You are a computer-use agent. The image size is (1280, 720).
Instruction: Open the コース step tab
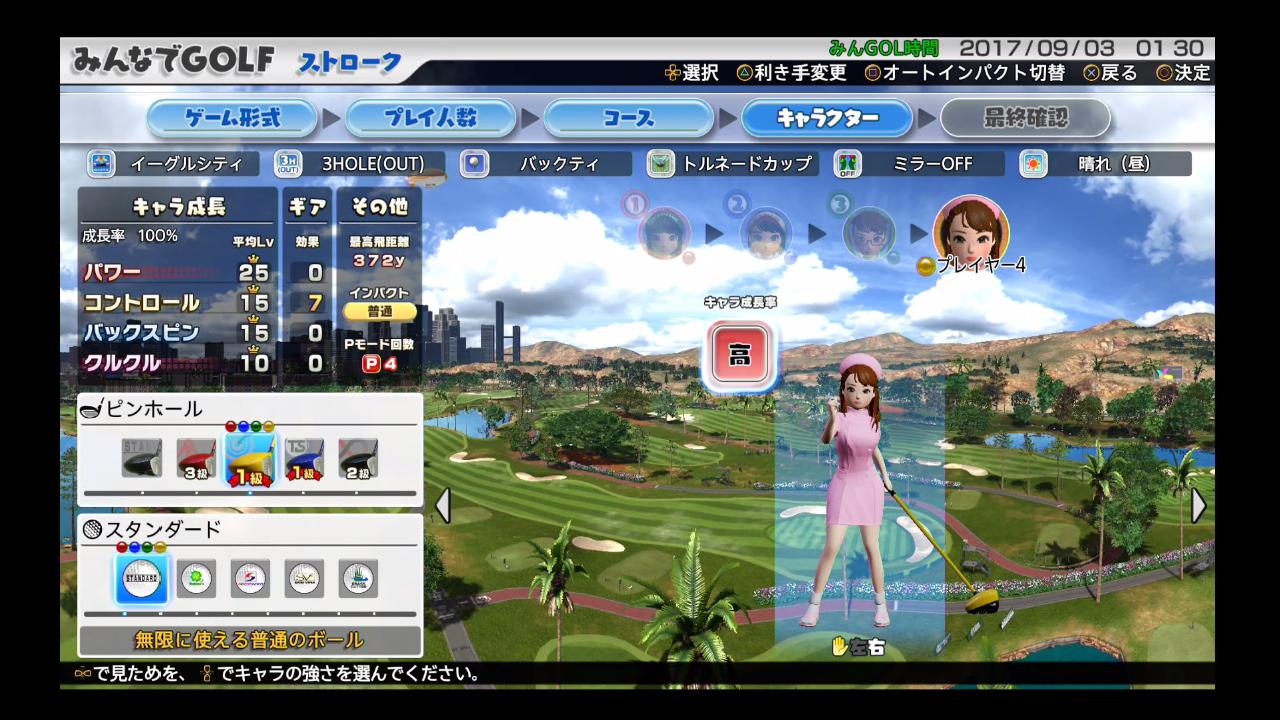tap(628, 119)
